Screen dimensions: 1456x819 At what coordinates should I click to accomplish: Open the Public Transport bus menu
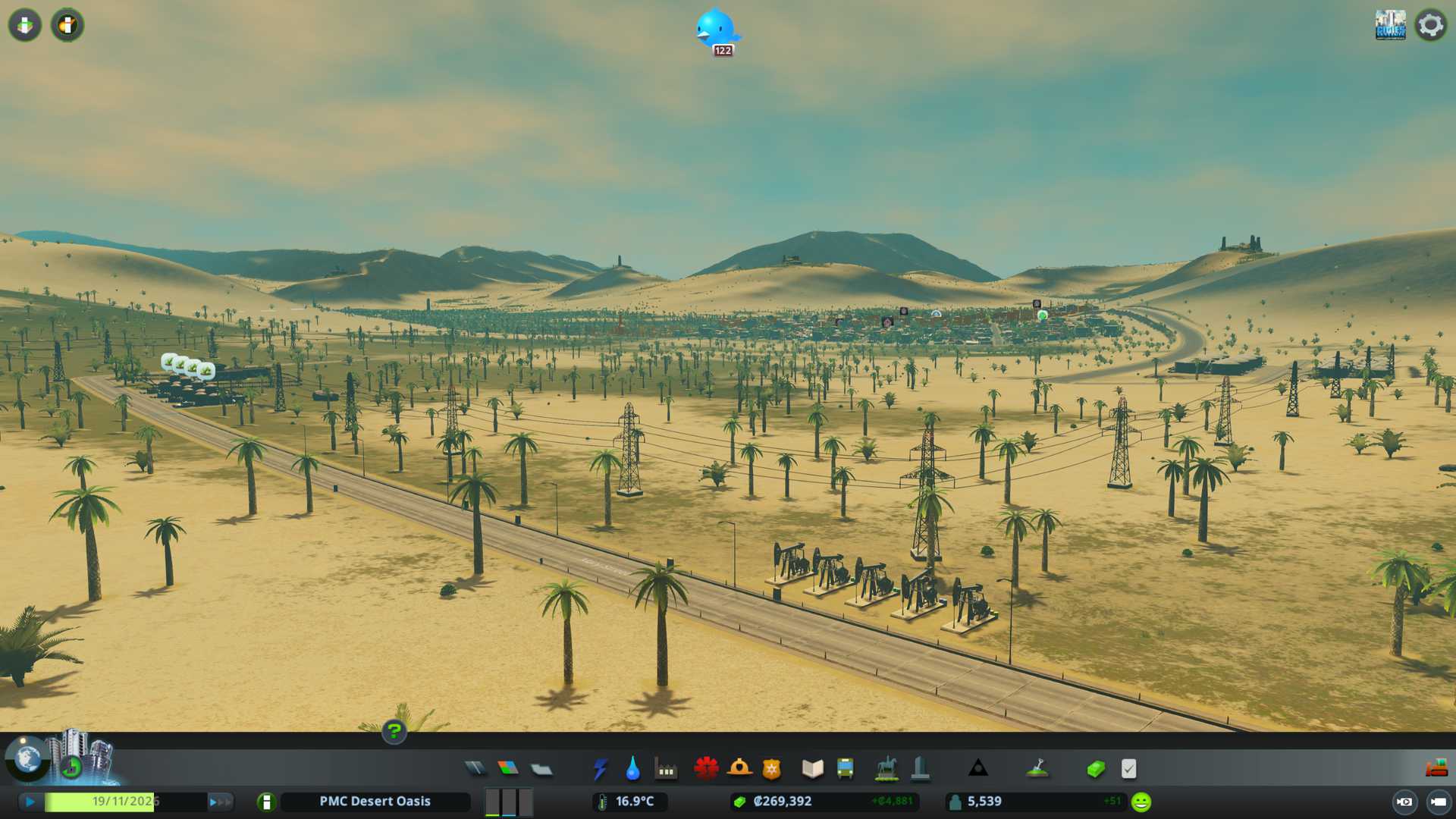846,769
